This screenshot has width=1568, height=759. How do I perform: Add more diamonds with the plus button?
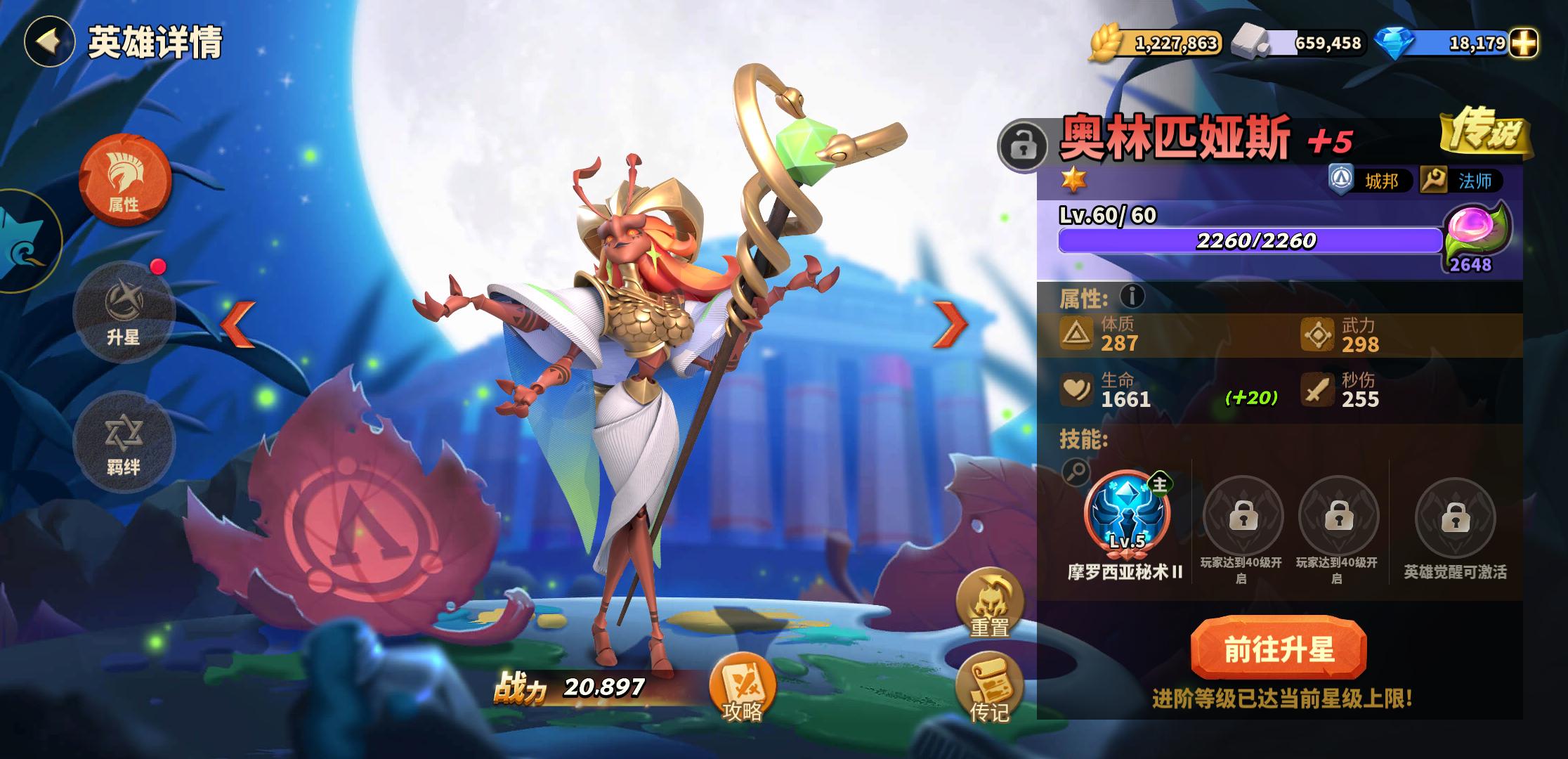pyautogui.click(x=1523, y=44)
